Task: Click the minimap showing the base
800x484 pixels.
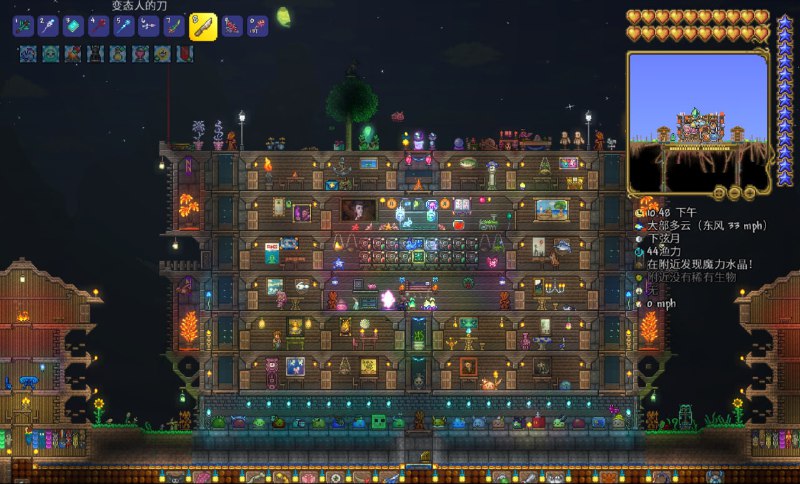Action: [x=698, y=122]
